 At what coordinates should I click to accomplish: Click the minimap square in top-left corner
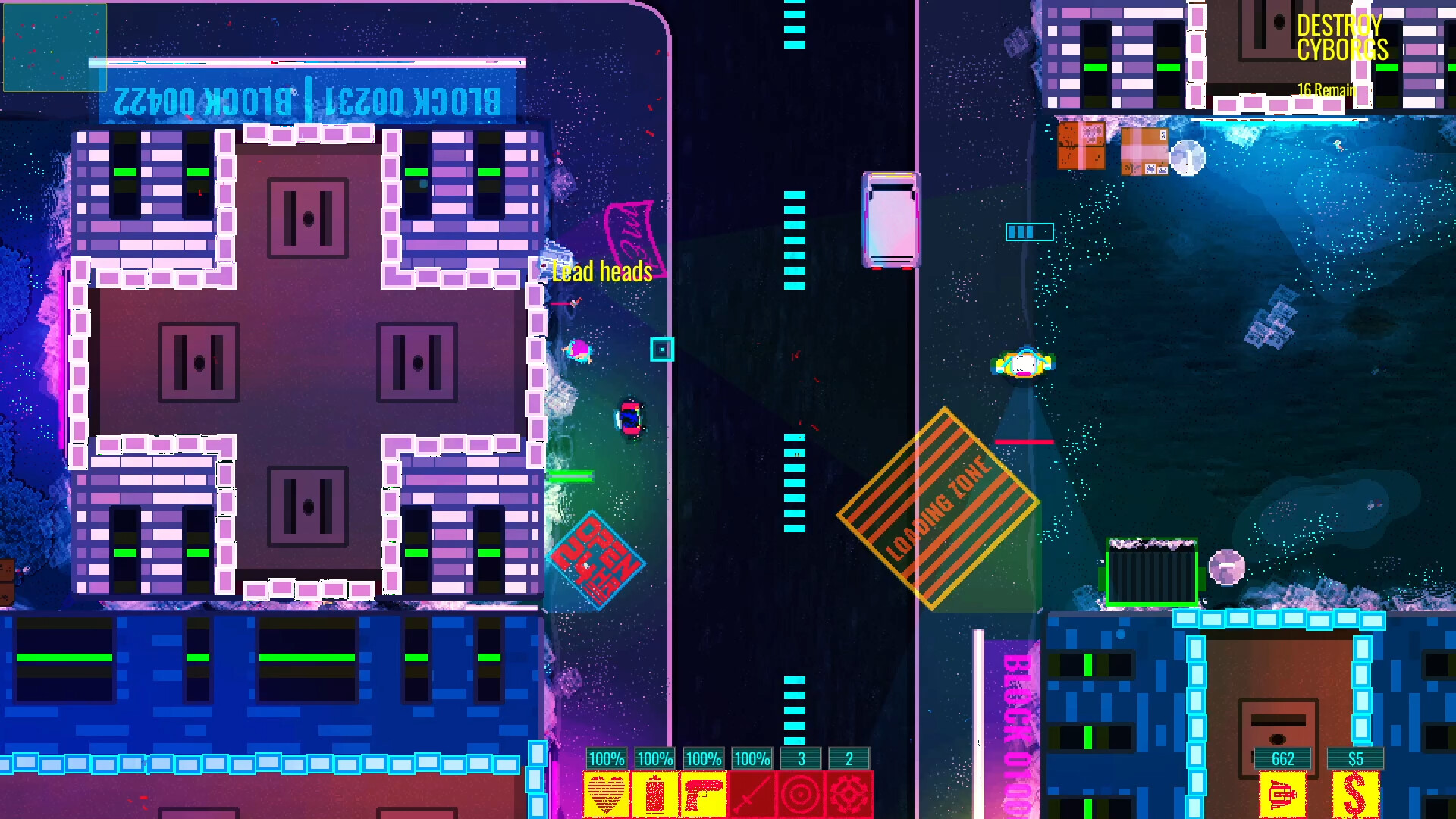[x=53, y=45]
